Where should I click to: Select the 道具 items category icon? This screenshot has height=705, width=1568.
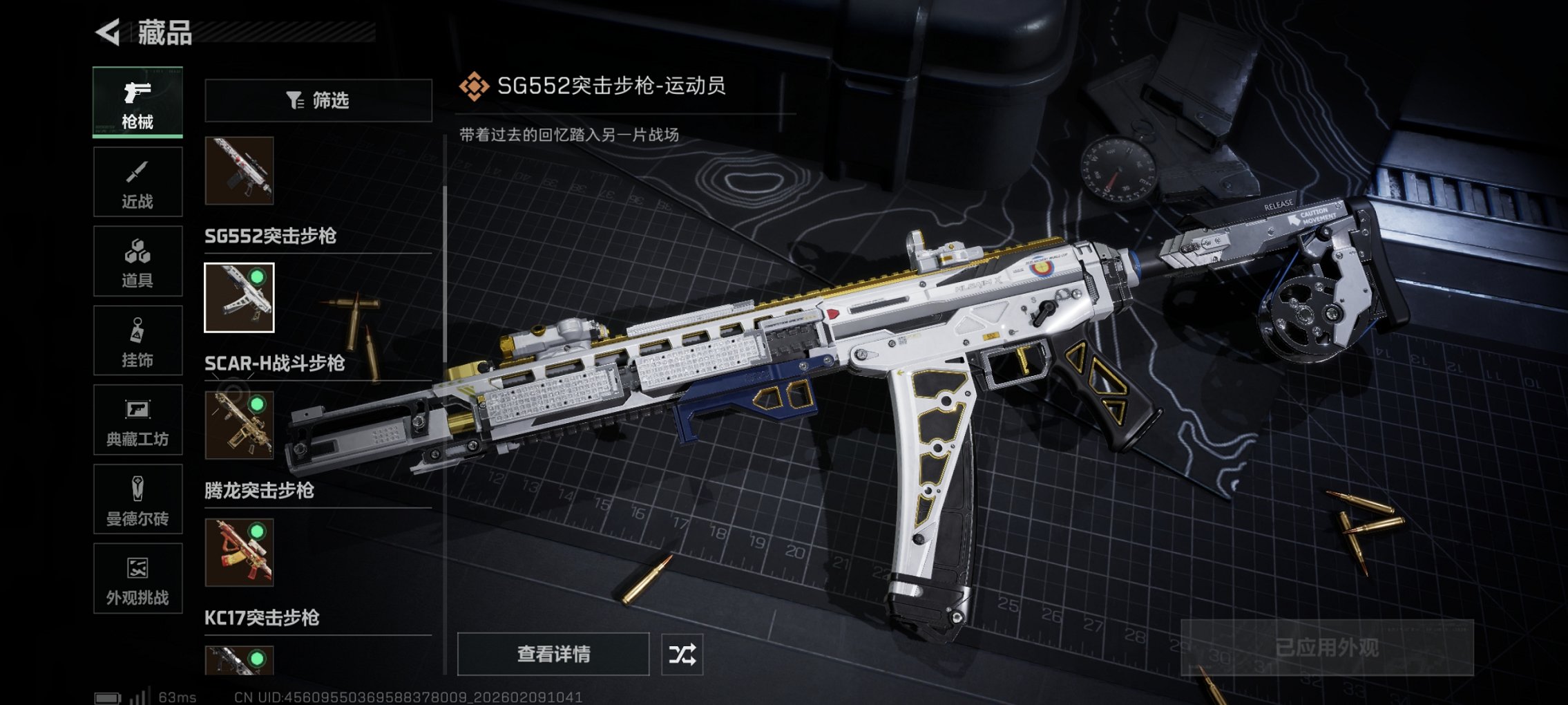(136, 261)
